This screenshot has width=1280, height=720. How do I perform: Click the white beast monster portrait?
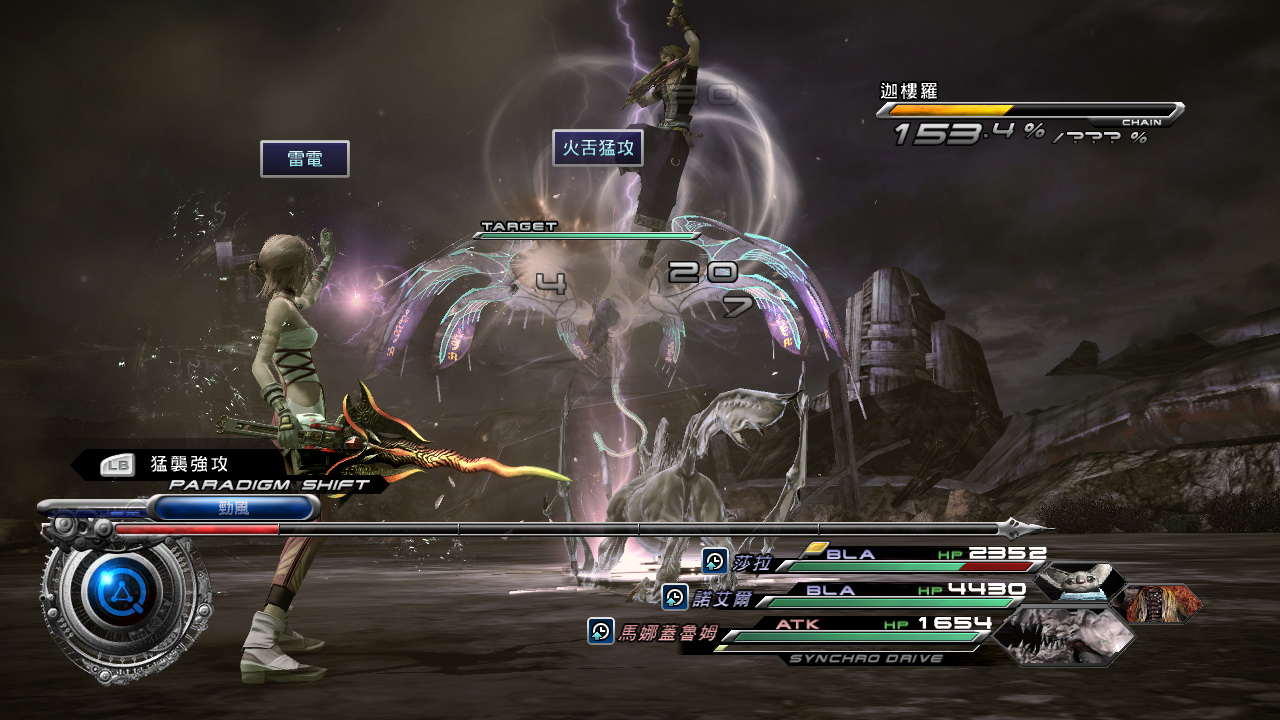pyautogui.click(x=1075, y=583)
